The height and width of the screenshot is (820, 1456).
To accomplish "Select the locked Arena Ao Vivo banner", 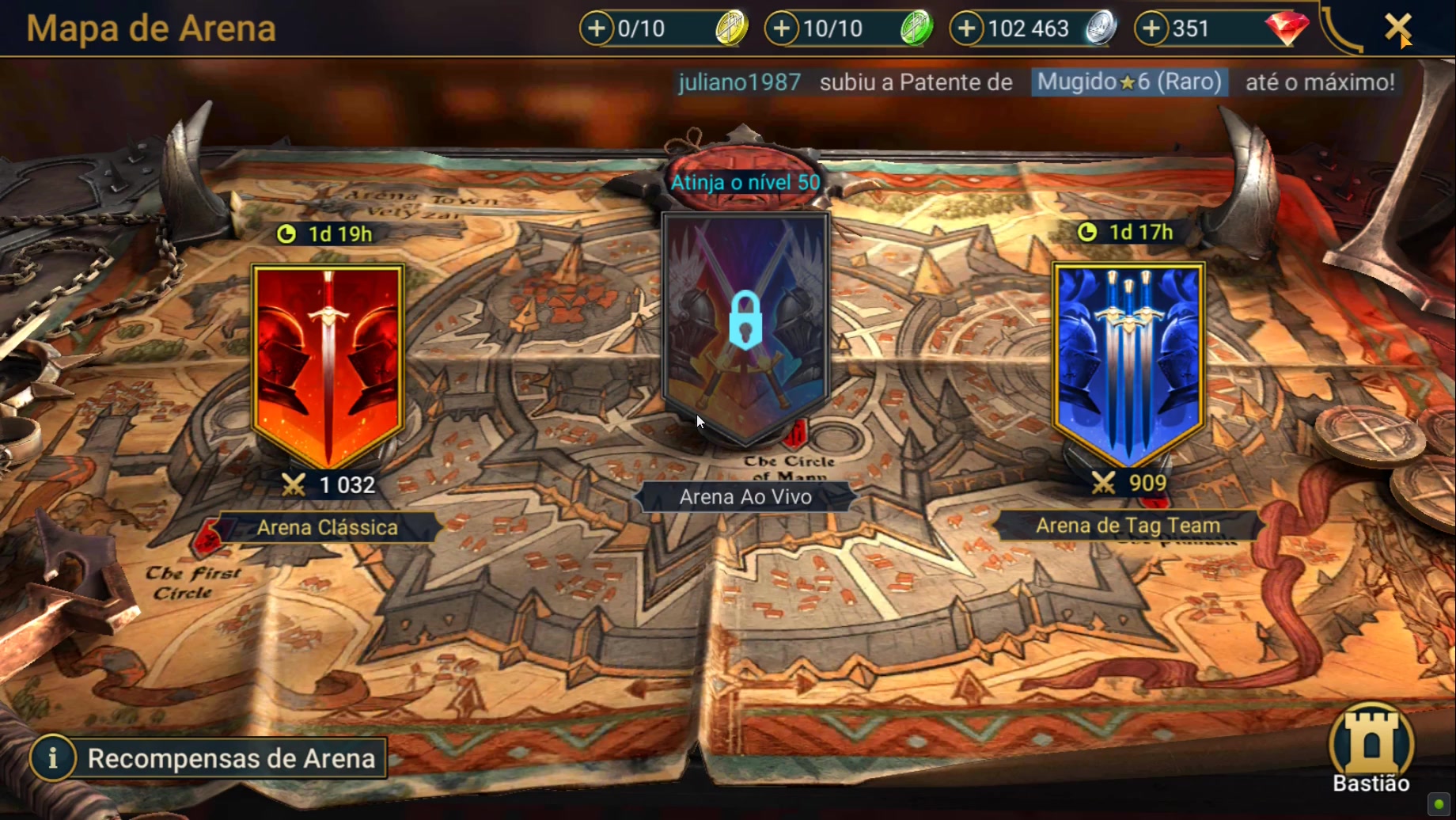I will (x=745, y=325).
